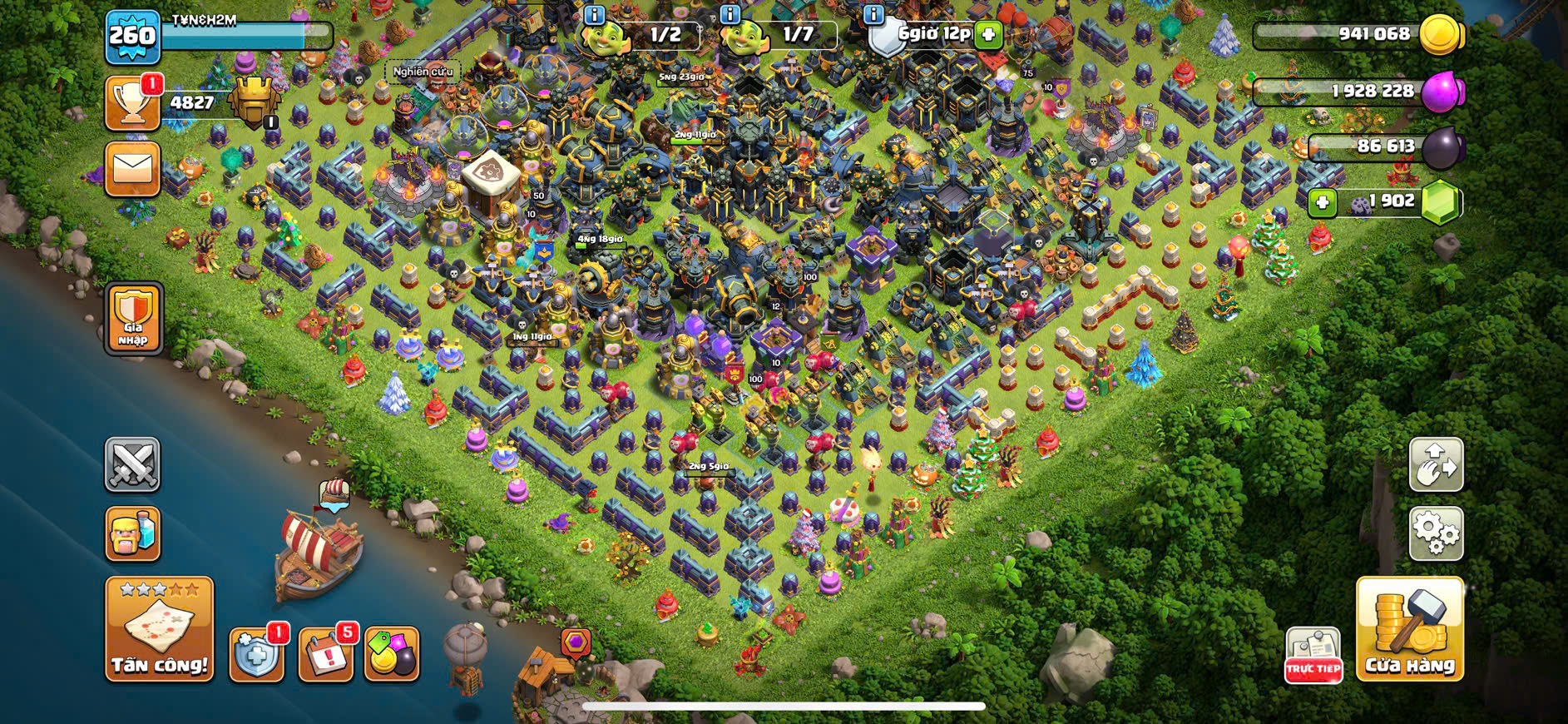The image size is (1568, 724).
Task: Tap the Tấn Công attack button
Action: point(159,628)
